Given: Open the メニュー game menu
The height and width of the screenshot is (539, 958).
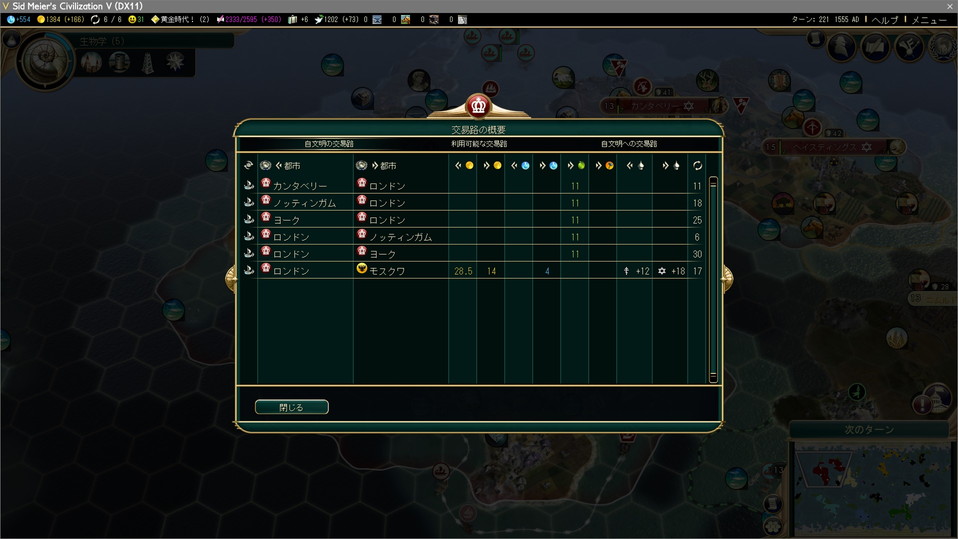Looking at the screenshot, I should pyautogui.click(x=930, y=19).
